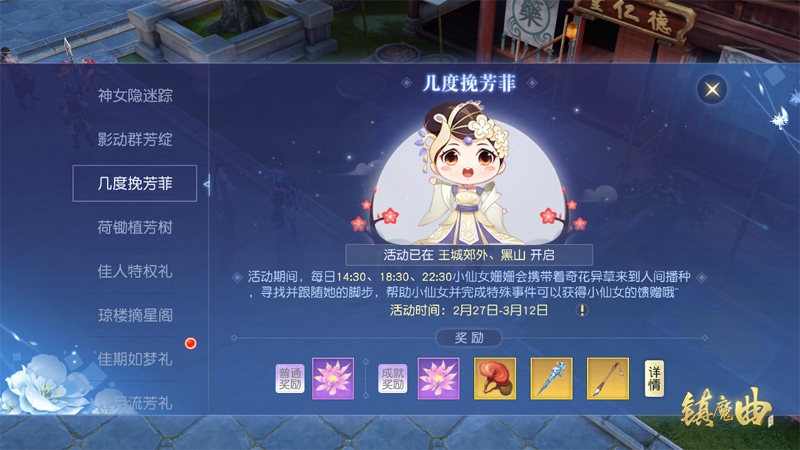
Task: Select the lotus icon under 成就奖励
Action: 438,378
